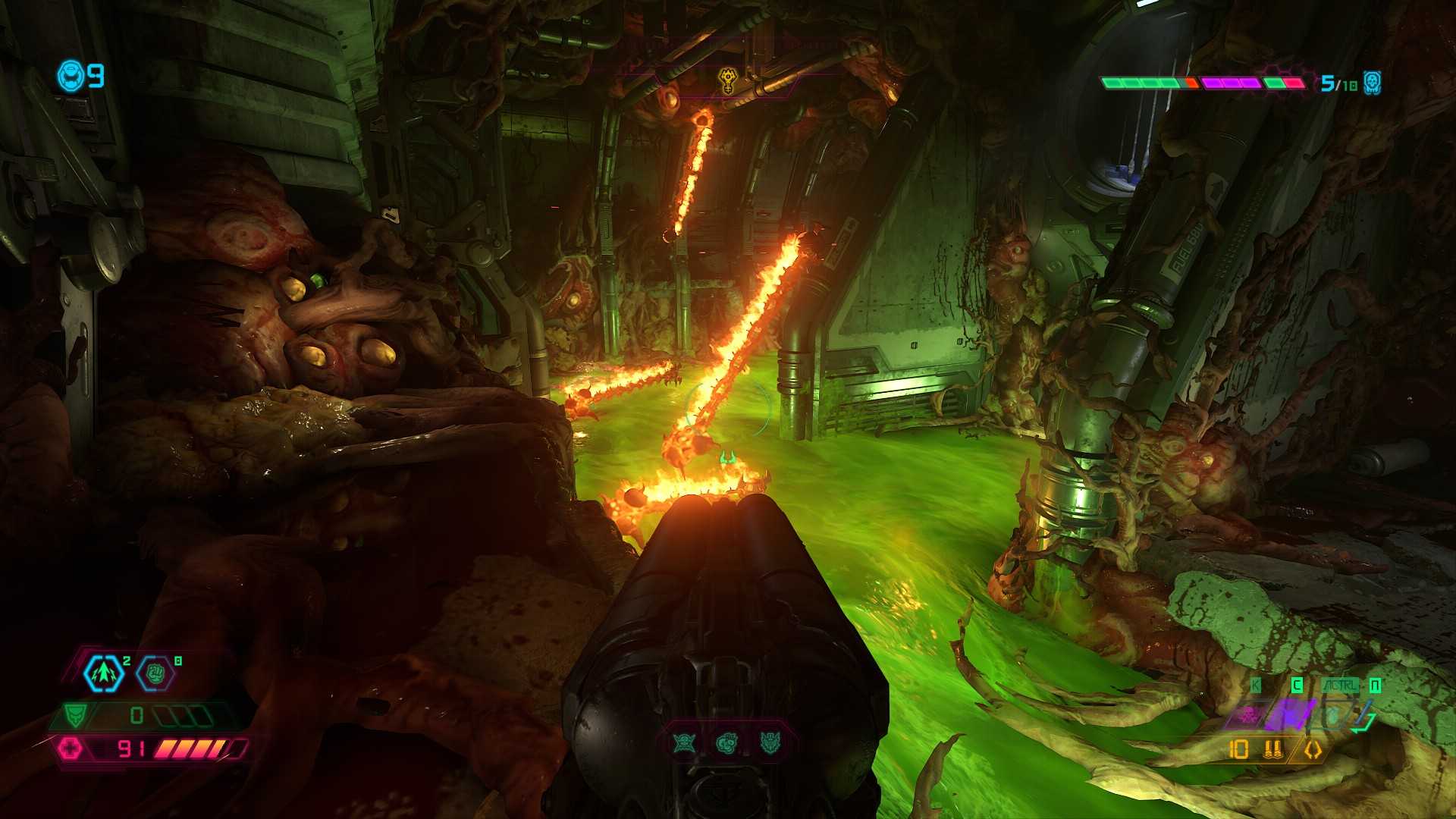Choose the first rune with crossed blades
The width and height of the screenshot is (1456, 819).
point(684,743)
